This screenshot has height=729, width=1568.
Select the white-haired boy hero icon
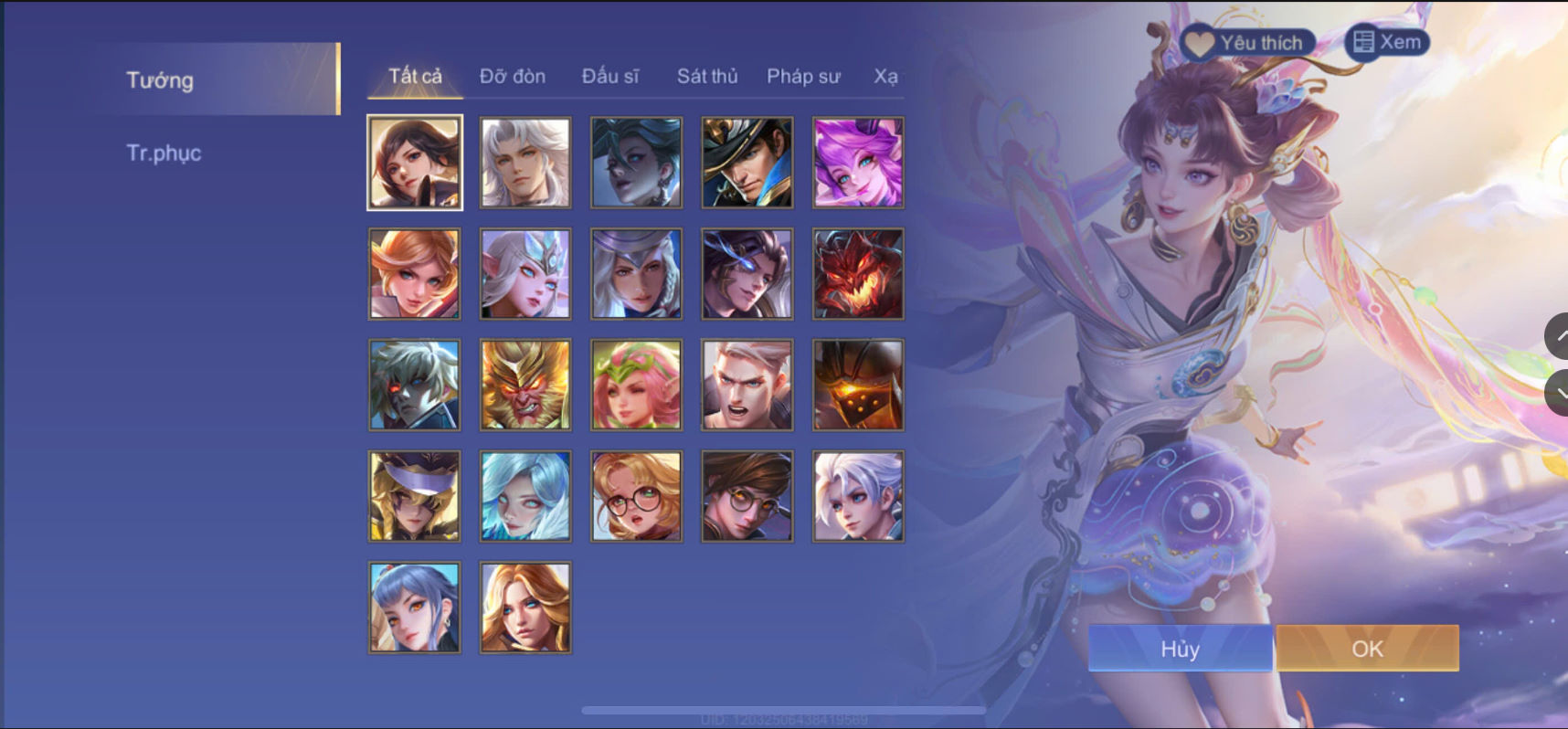857,495
